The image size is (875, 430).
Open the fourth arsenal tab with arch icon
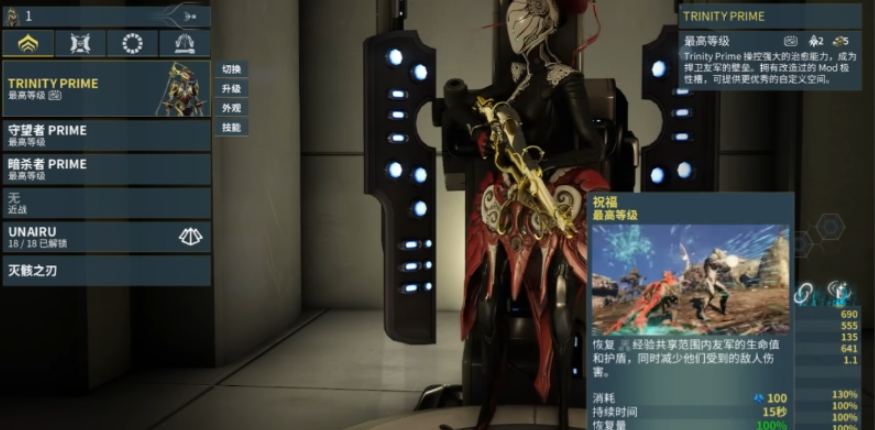click(x=184, y=43)
